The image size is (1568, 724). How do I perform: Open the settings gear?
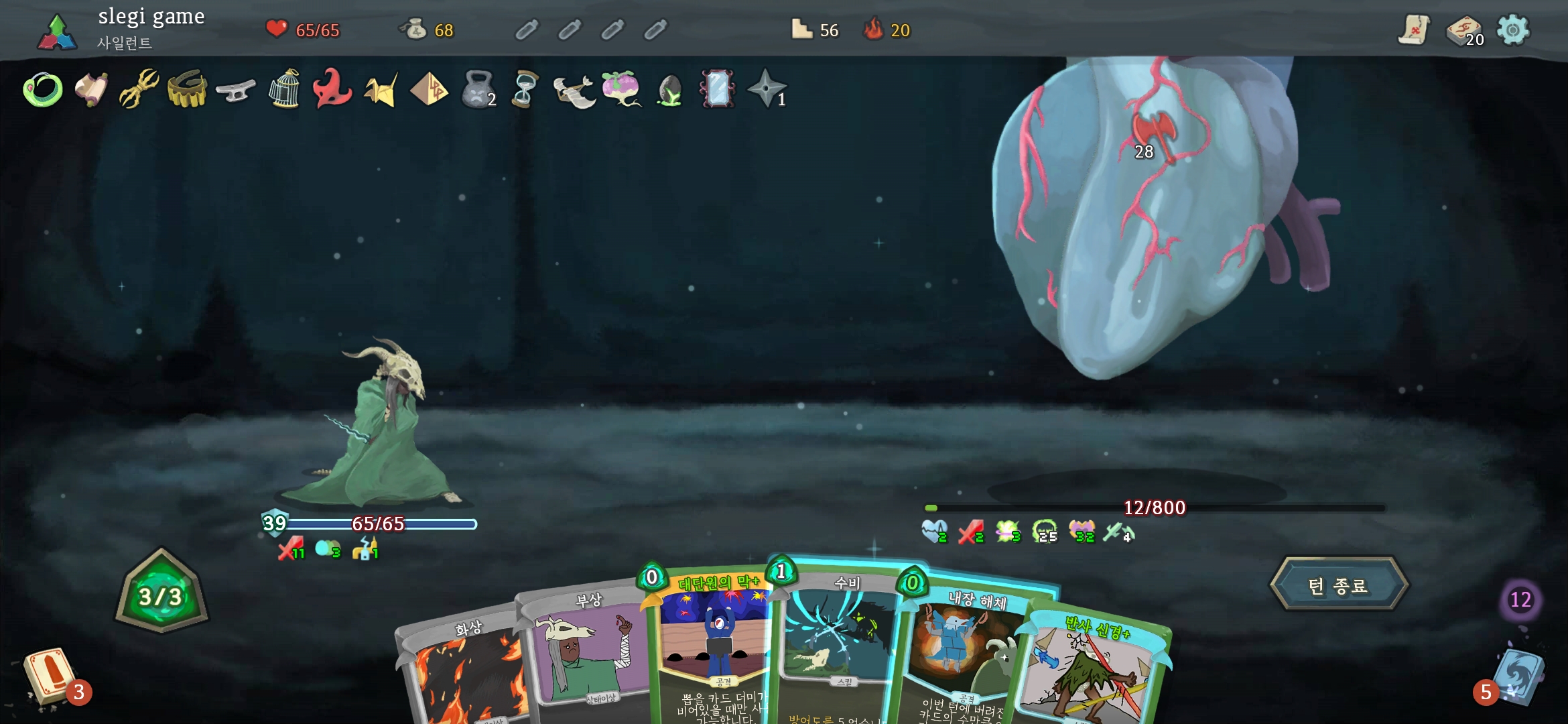1513,29
